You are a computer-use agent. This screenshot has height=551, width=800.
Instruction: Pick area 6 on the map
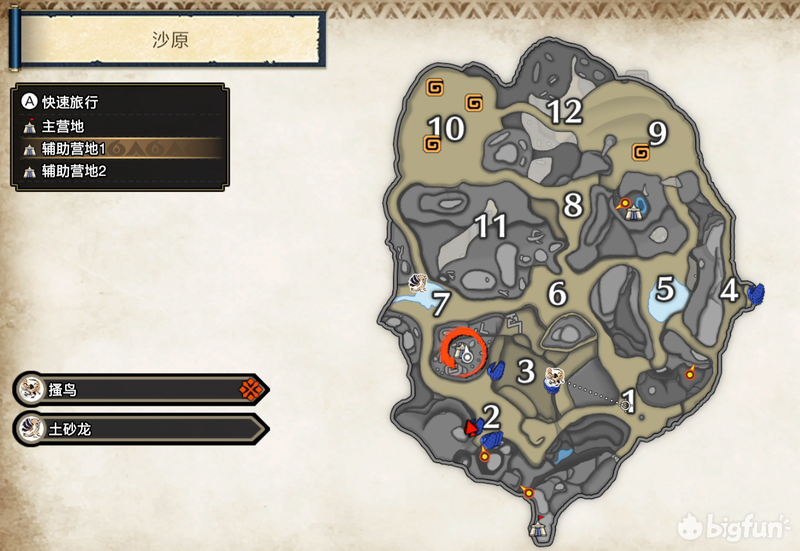coord(557,294)
